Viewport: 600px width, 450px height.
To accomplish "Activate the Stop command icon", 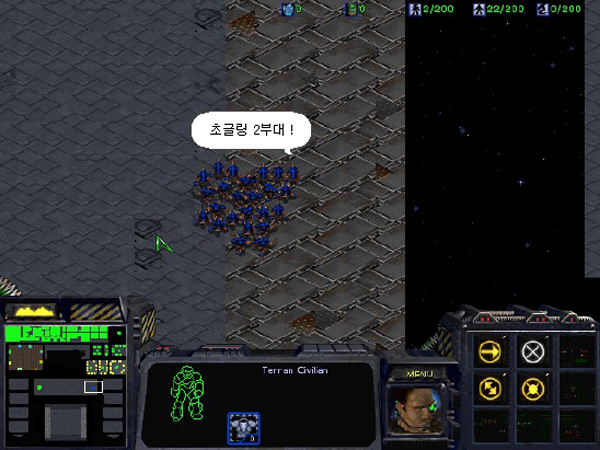I will [534, 351].
